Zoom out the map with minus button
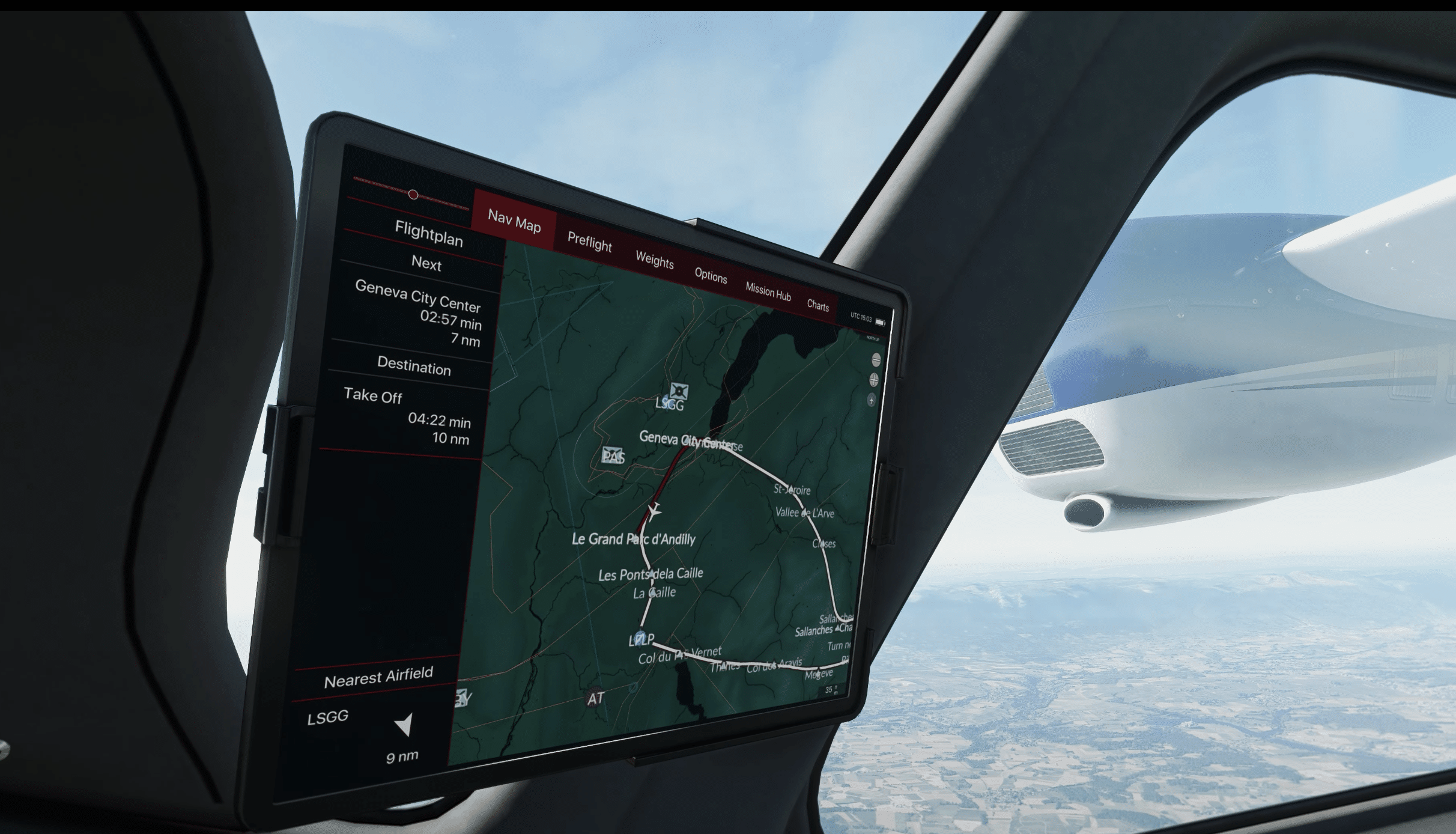 point(876,360)
